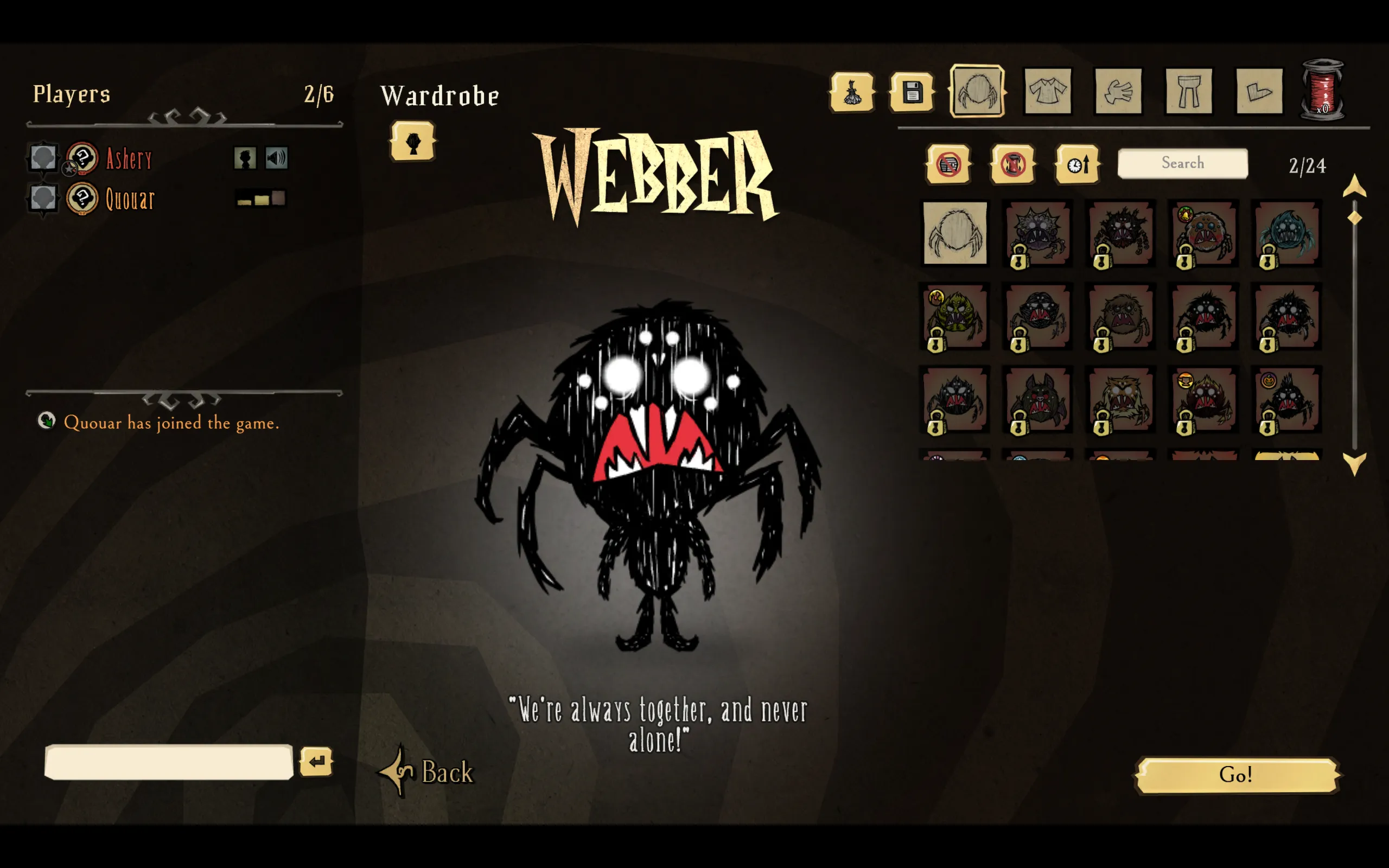
Task: Select the base character tab
Action: [x=853, y=92]
